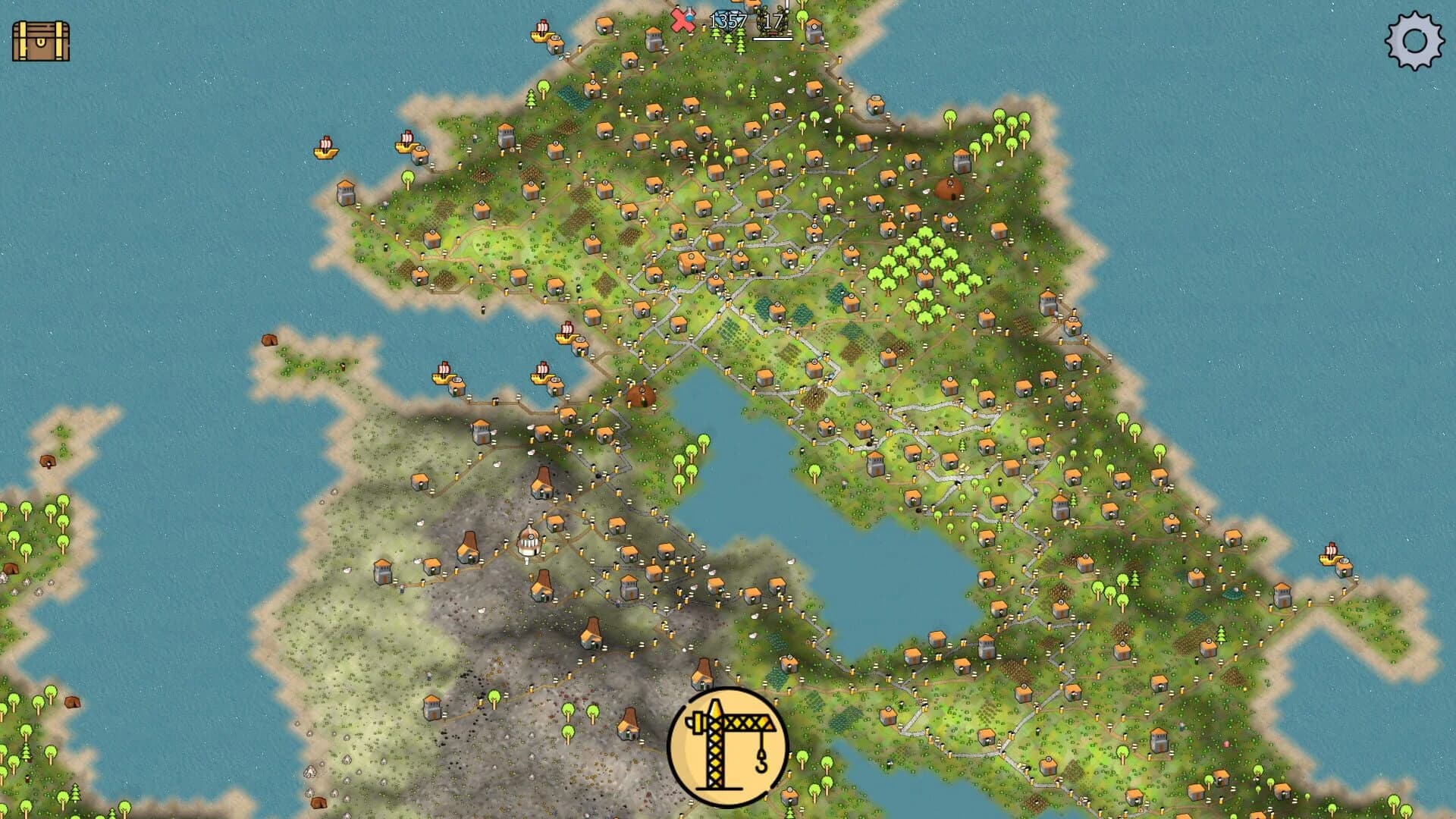Open the settings gear menu
1456x819 pixels.
(x=1415, y=42)
